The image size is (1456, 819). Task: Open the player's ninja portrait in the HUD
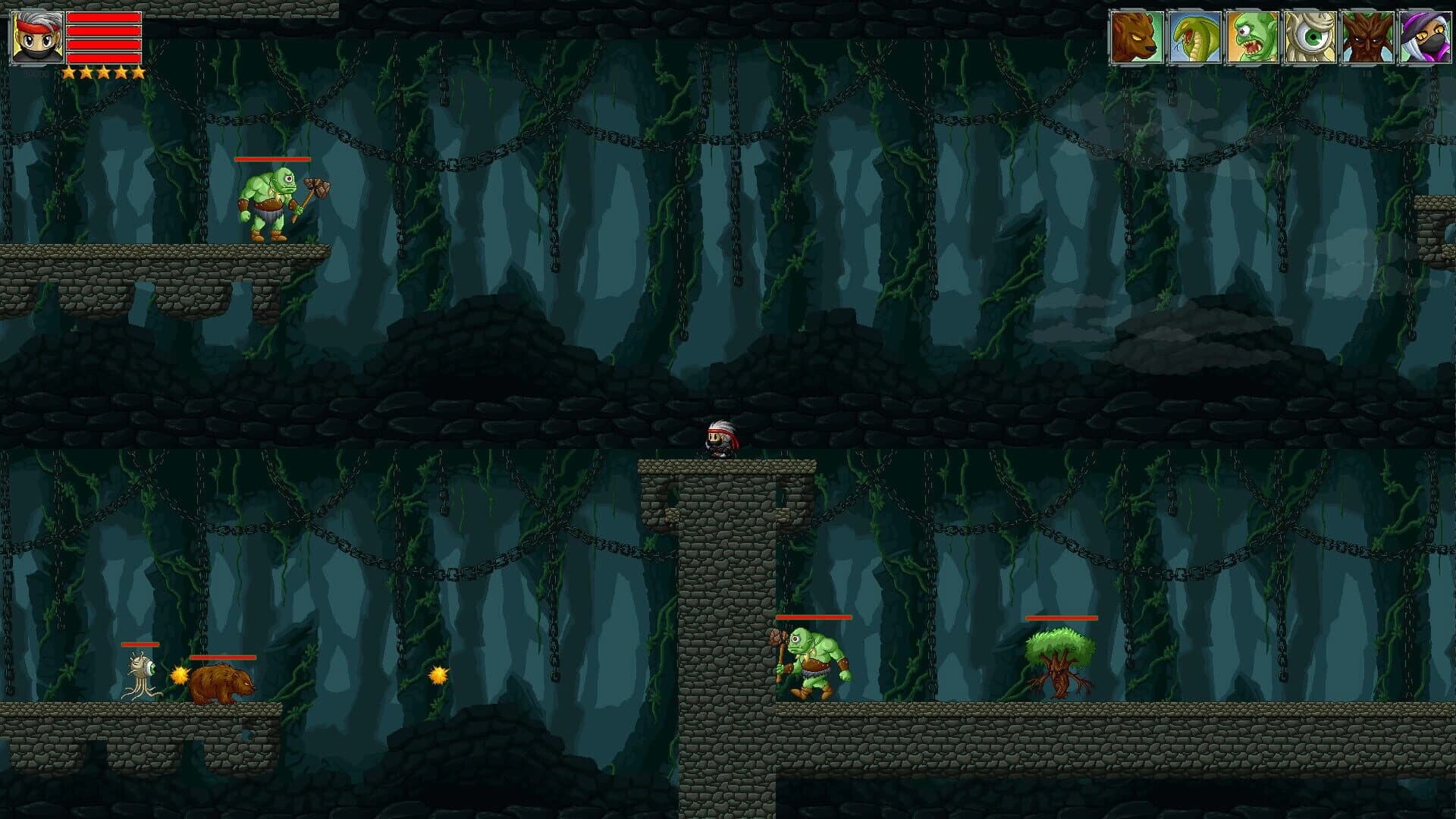pyautogui.click(x=36, y=36)
